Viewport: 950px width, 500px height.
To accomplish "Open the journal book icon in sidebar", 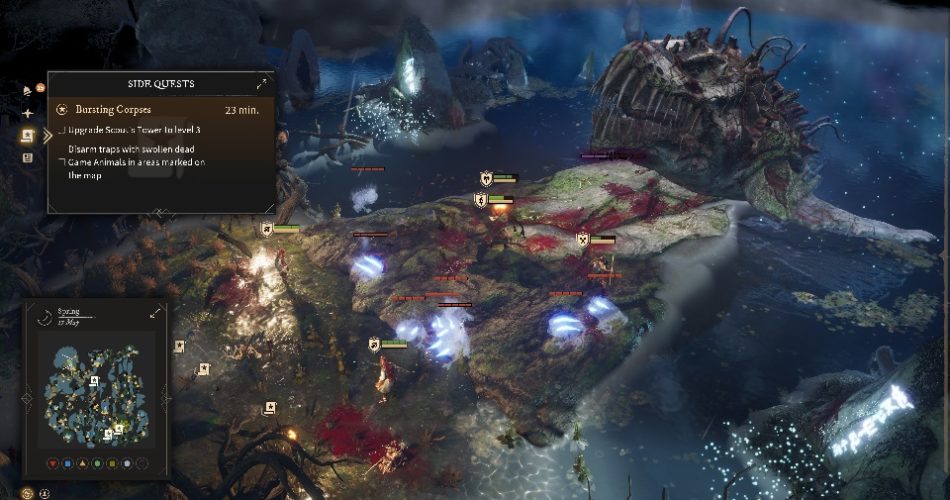I will pyautogui.click(x=27, y=157).
